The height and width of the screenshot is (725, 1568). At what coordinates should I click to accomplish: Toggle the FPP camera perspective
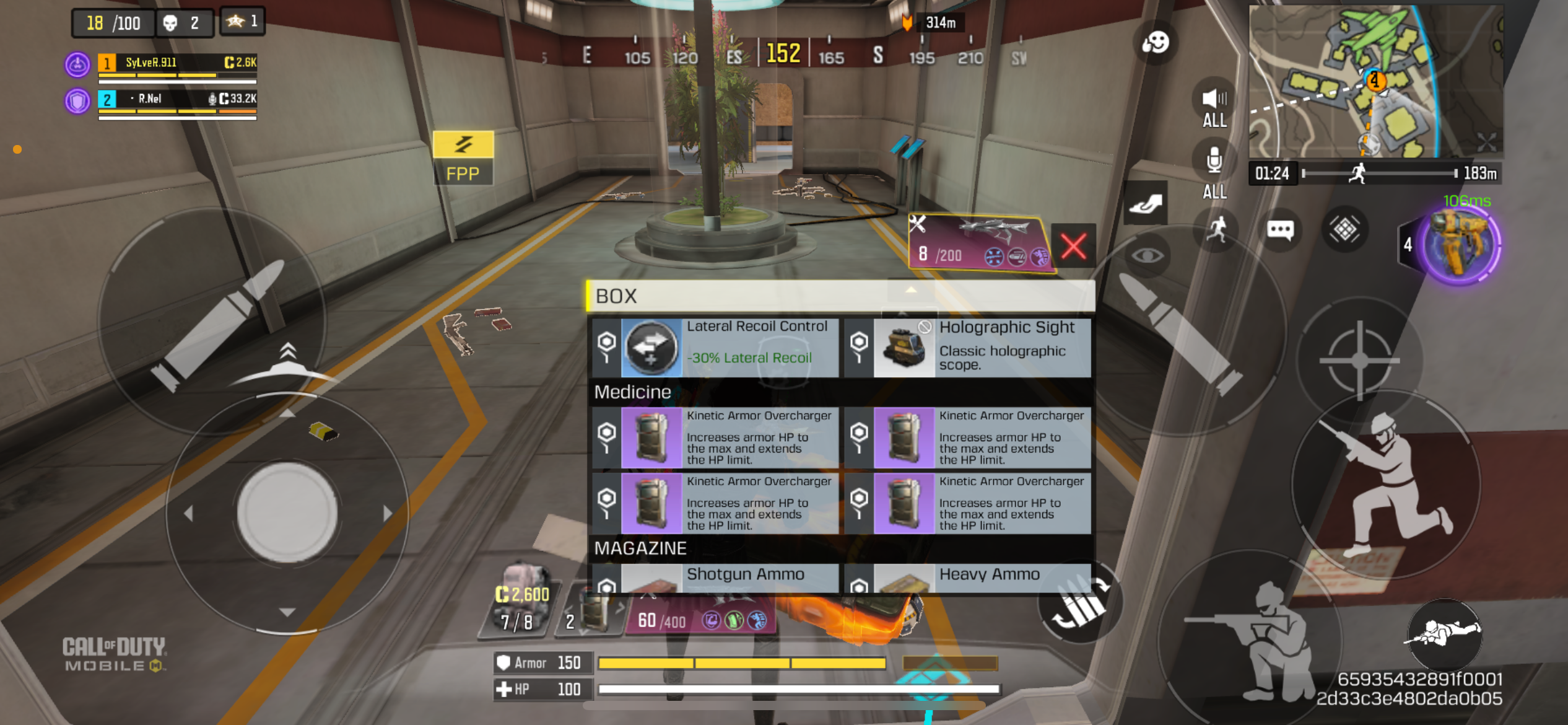pyautogui.click(x=463, y=158)
